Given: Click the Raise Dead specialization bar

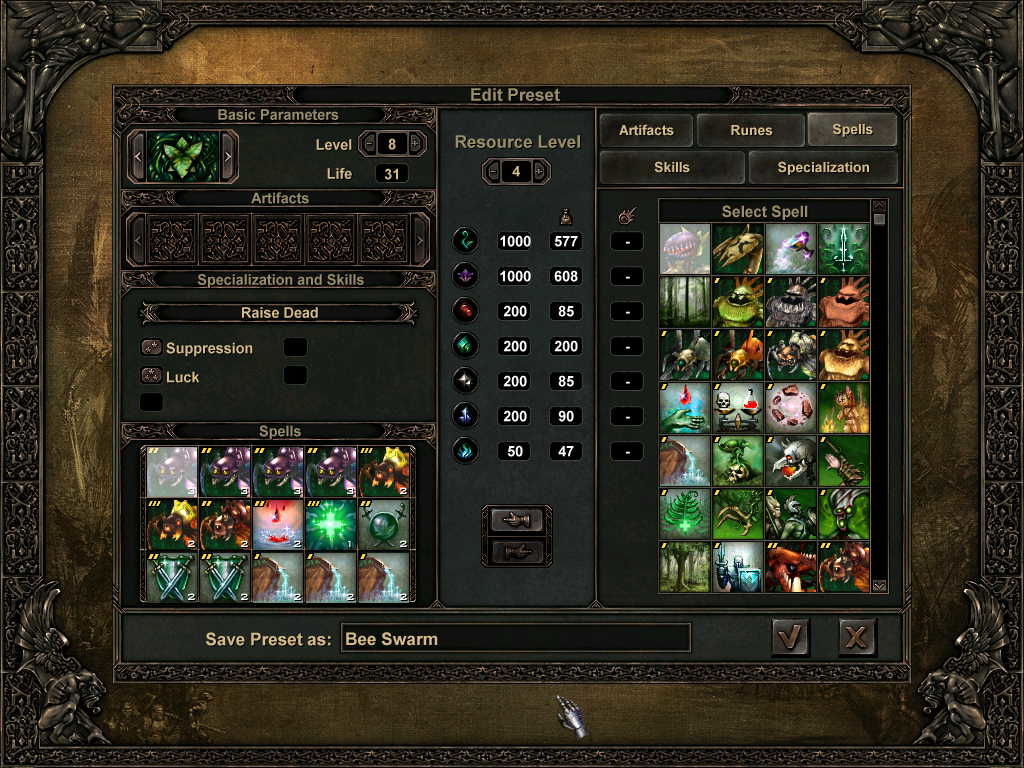Looking at the screenshot, I should (279, 313).
